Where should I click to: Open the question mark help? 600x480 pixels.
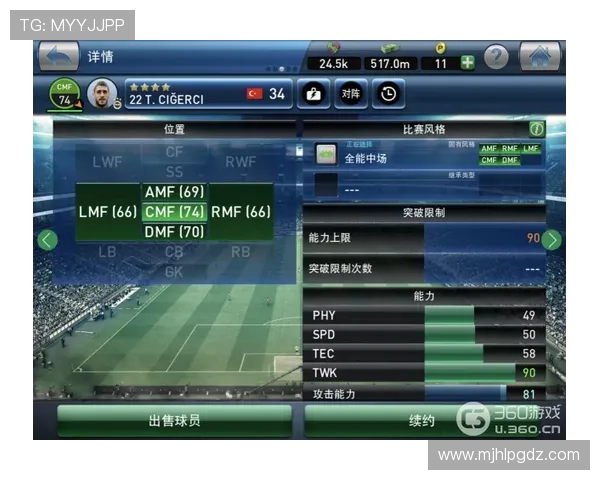pos(496,58)
